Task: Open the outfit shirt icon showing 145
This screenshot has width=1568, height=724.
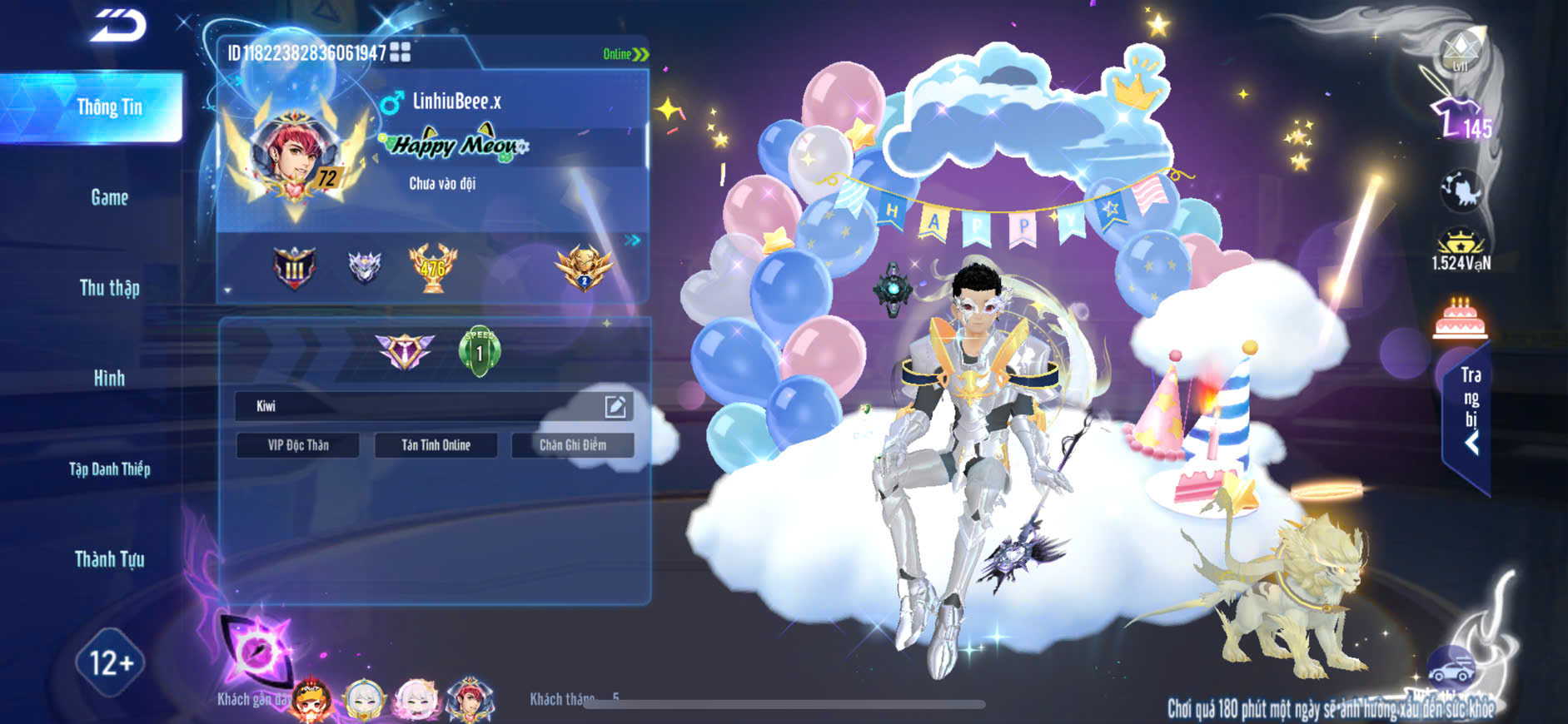Action: (1459, 119)
